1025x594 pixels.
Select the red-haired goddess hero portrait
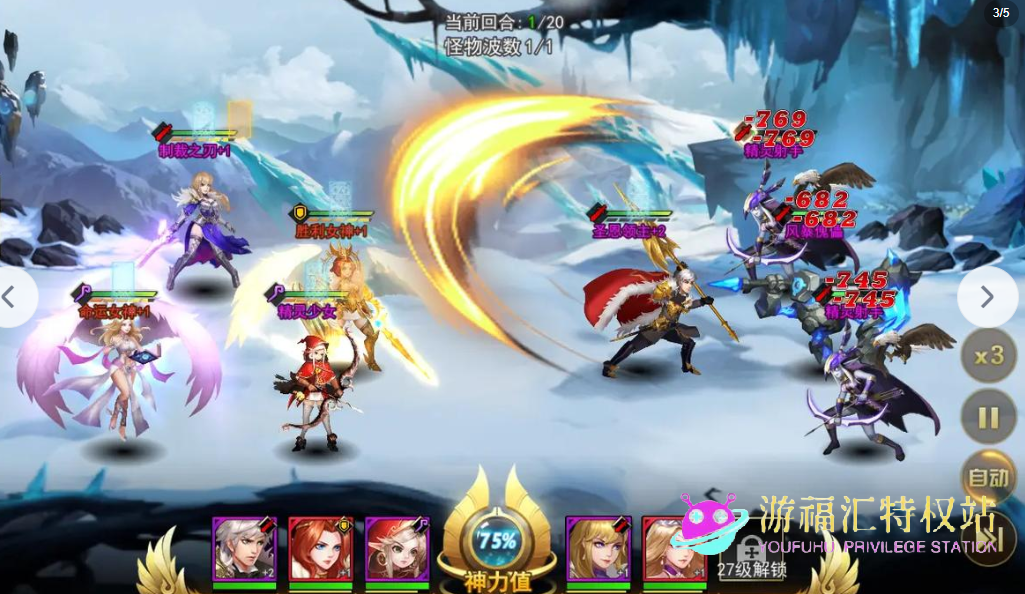(320, 549)
